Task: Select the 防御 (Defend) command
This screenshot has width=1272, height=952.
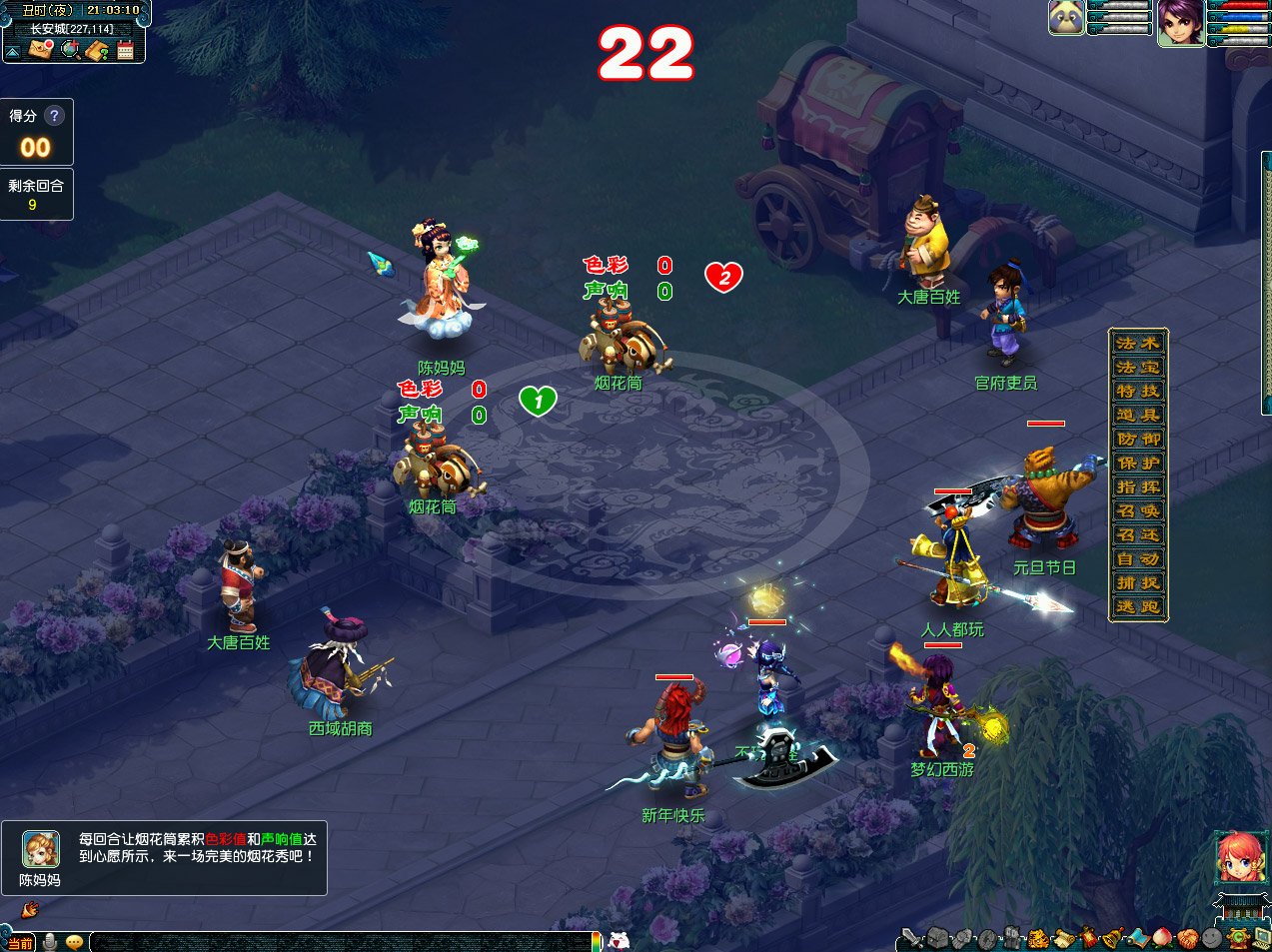Action: coord(1138,440)
